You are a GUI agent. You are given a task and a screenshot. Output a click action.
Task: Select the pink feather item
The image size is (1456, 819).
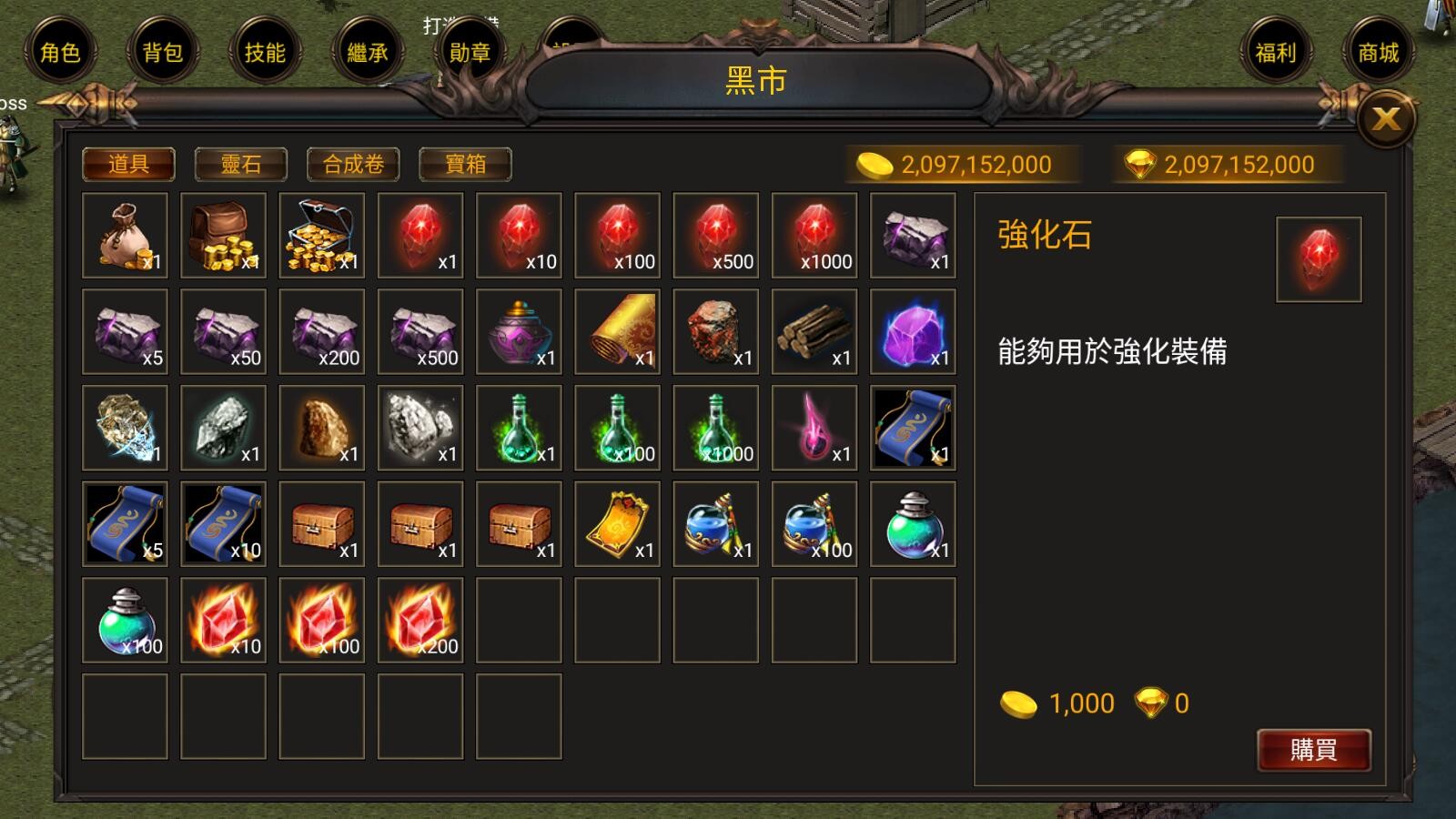tap(813, 428)
